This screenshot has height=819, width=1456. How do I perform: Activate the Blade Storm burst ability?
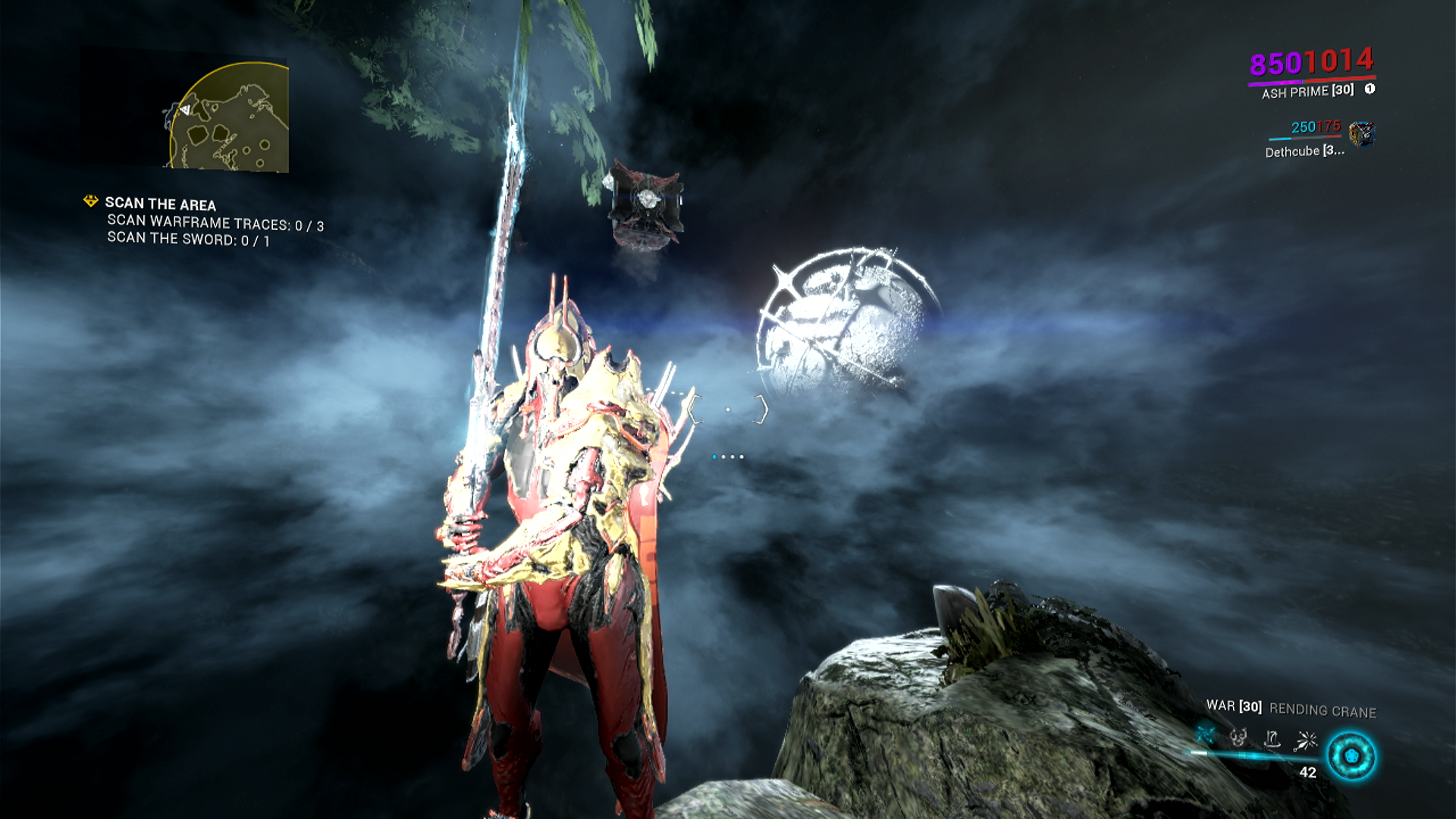coord(1307,740)
